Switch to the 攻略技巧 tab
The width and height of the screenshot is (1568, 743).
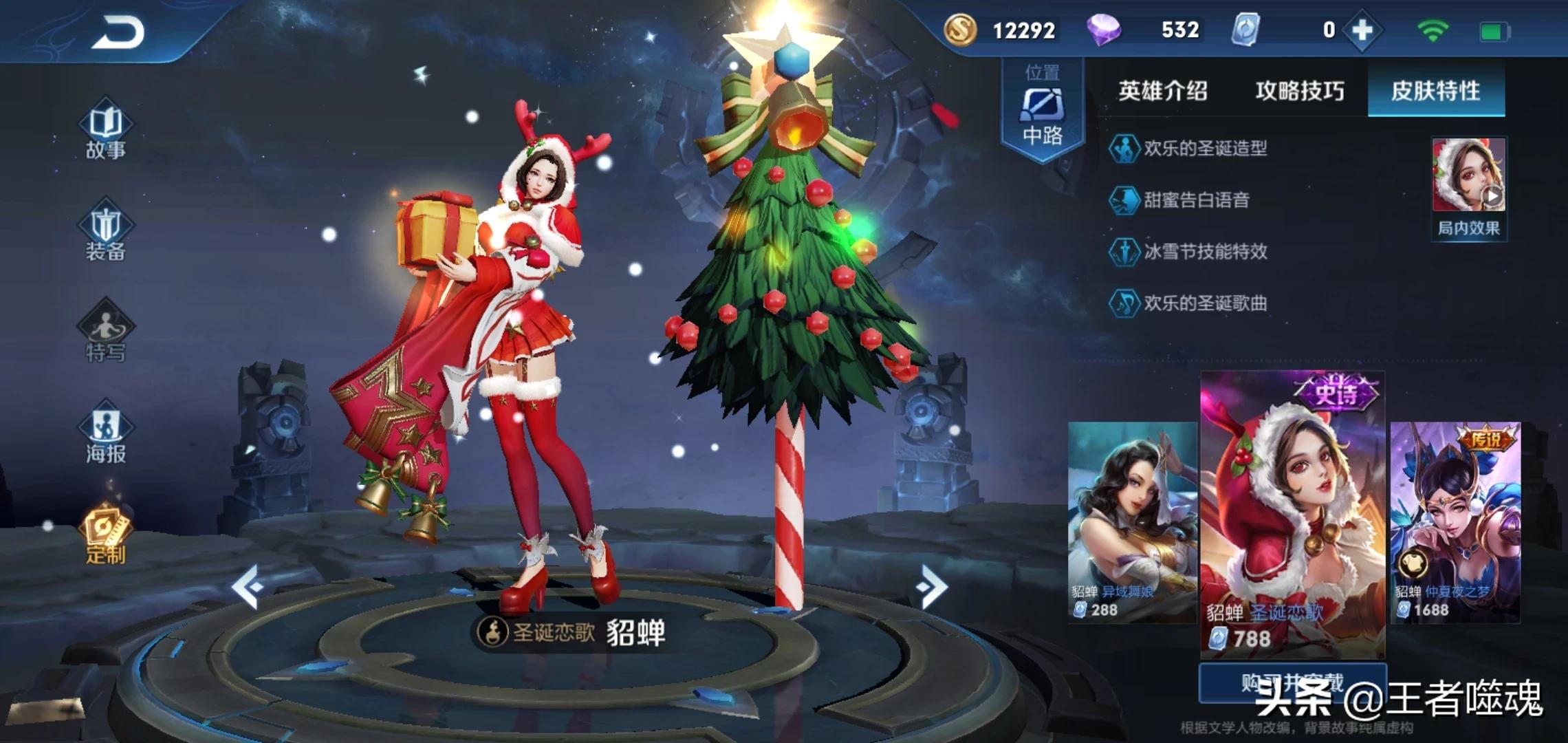tap(1299, 91)
